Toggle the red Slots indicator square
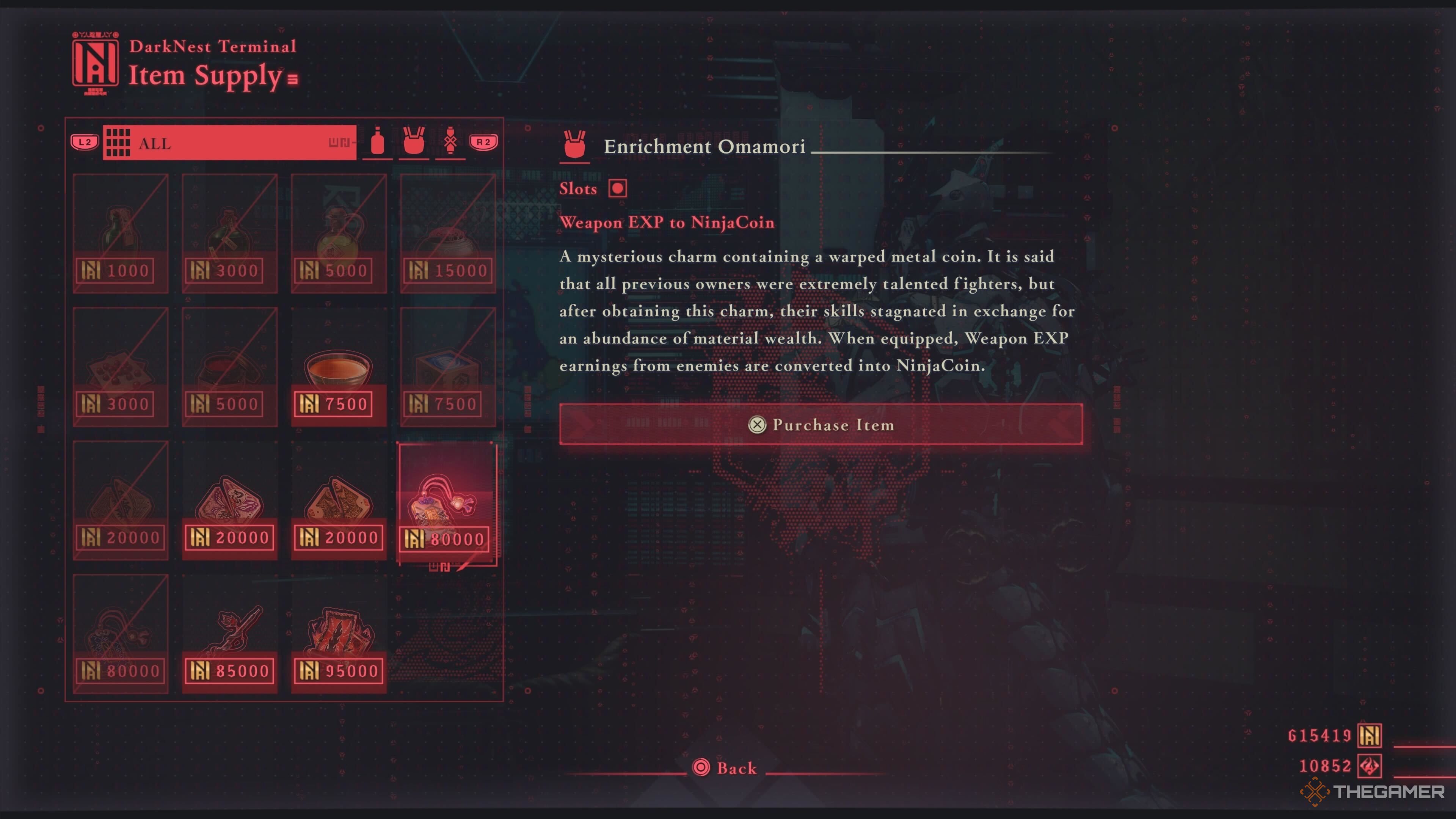Image resolution: width=1456 pixels, height=819 pixels. point(617,188)
